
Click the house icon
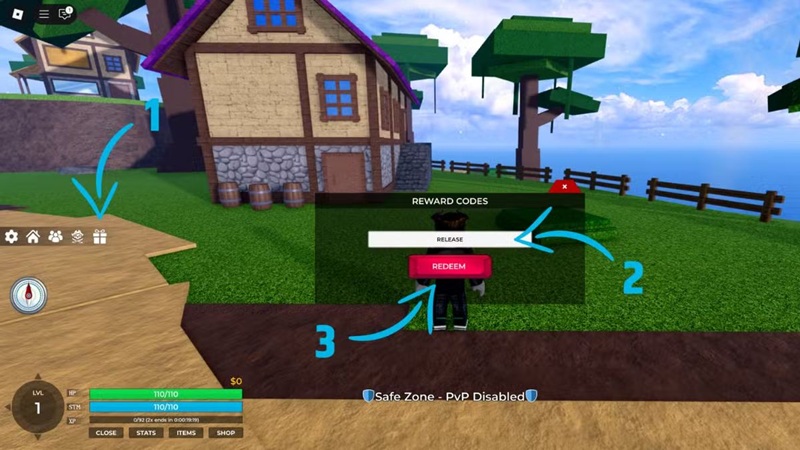pyautogui.click(x=33, y=237)
